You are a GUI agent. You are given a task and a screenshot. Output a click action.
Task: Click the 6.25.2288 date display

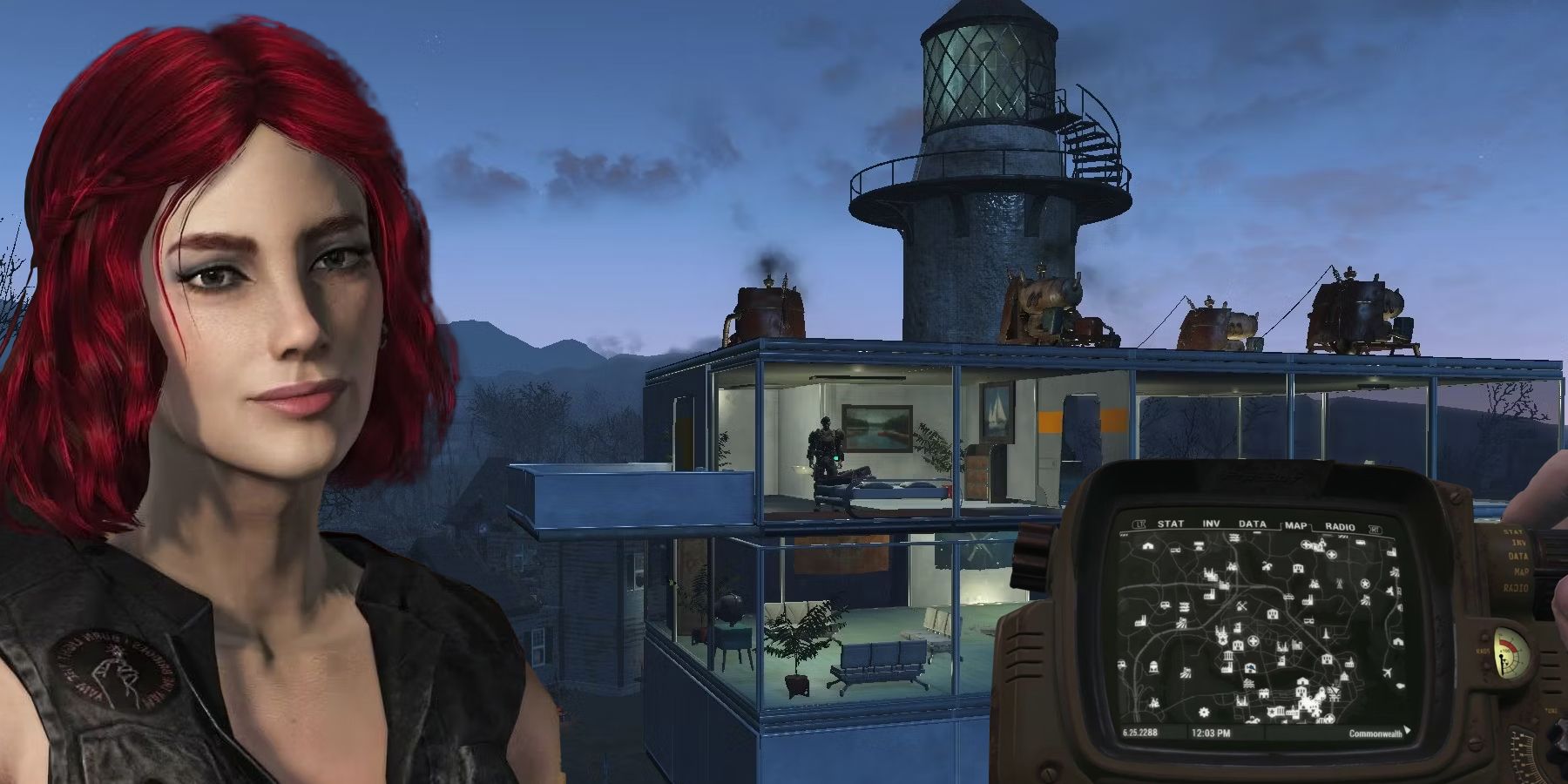(x=1139, y=734)
